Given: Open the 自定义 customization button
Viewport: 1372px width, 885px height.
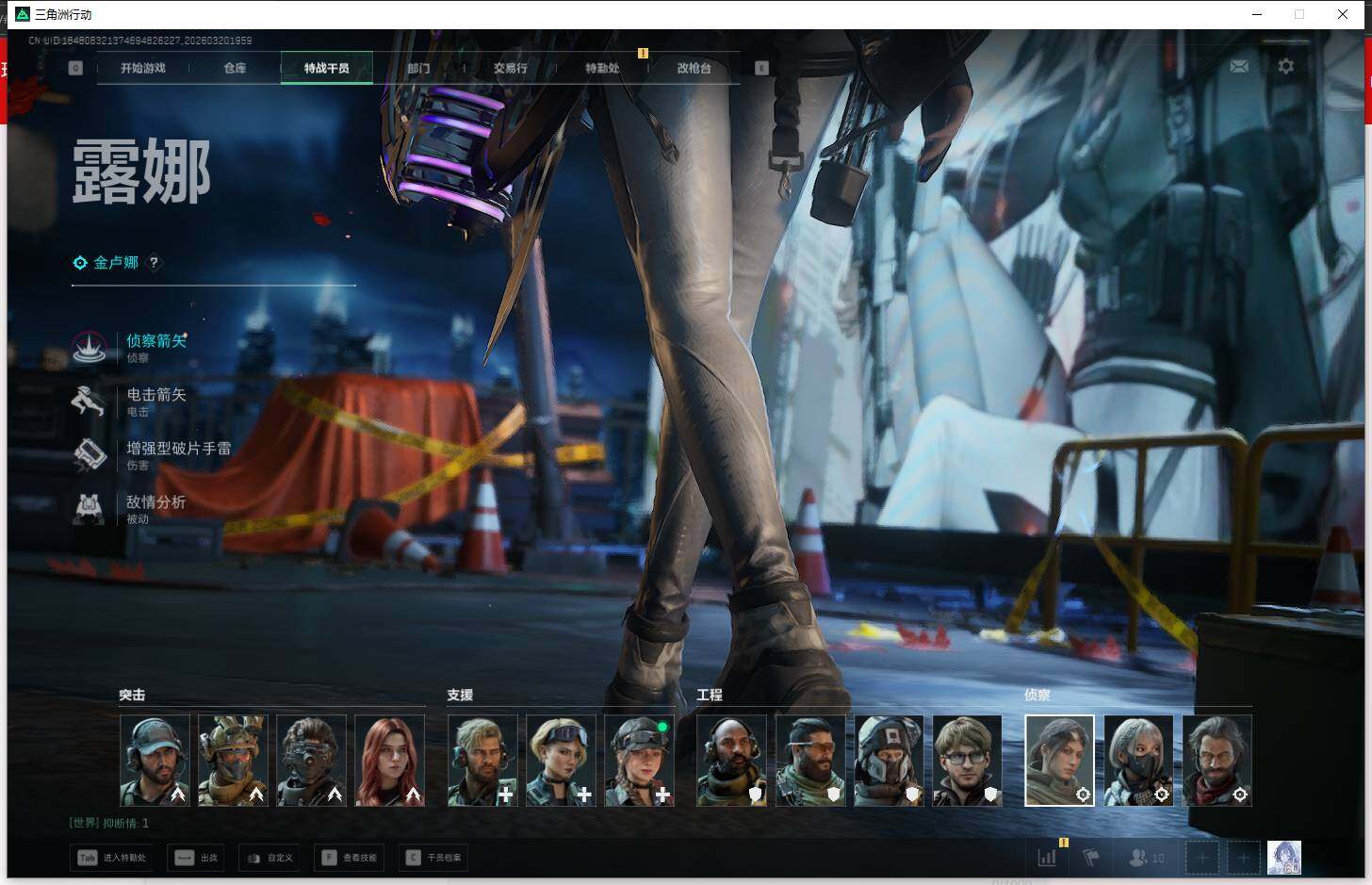Looking at the screenshot, I should pos(269,858).
